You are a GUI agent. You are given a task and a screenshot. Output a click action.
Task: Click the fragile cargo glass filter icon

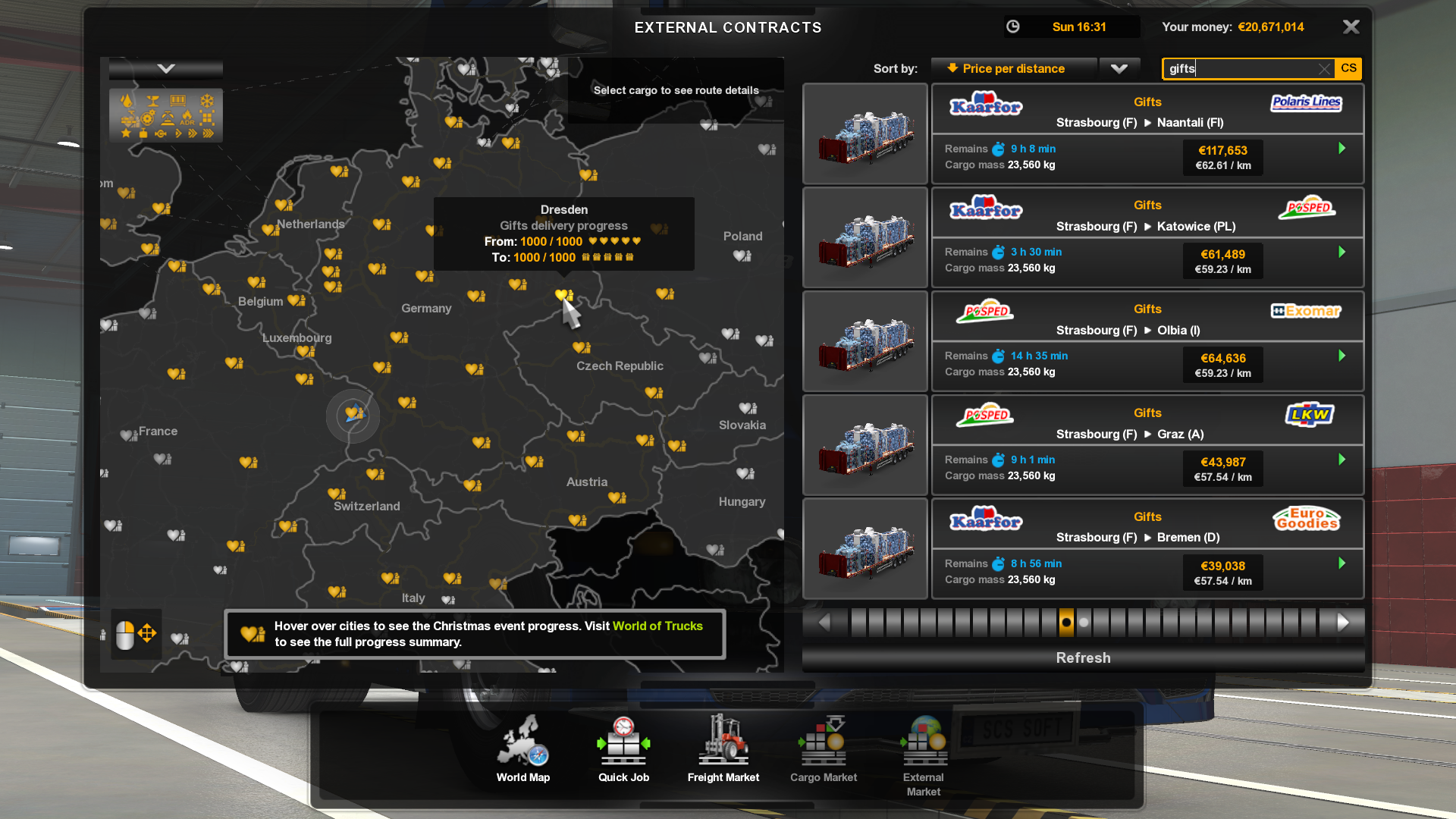click(153, 99)
